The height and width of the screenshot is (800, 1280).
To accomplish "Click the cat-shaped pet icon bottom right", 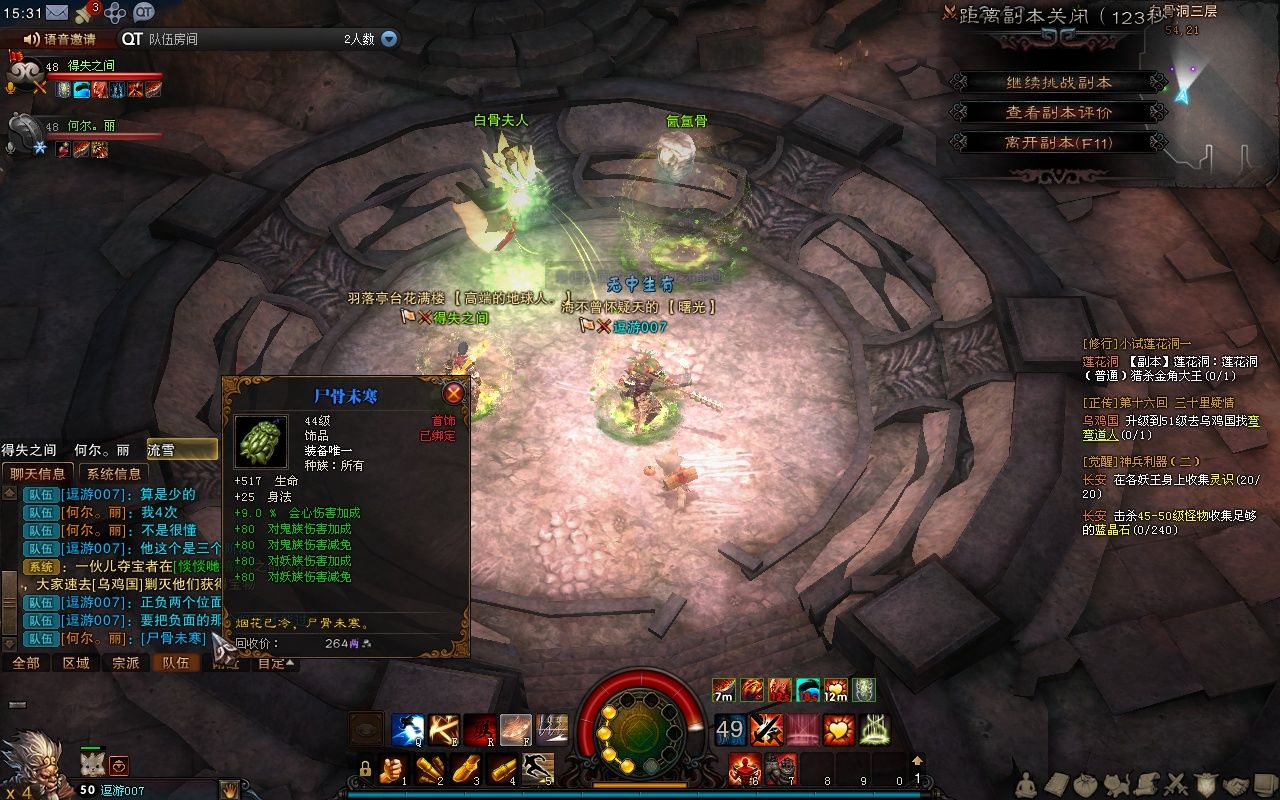I will coord(1116,784).
